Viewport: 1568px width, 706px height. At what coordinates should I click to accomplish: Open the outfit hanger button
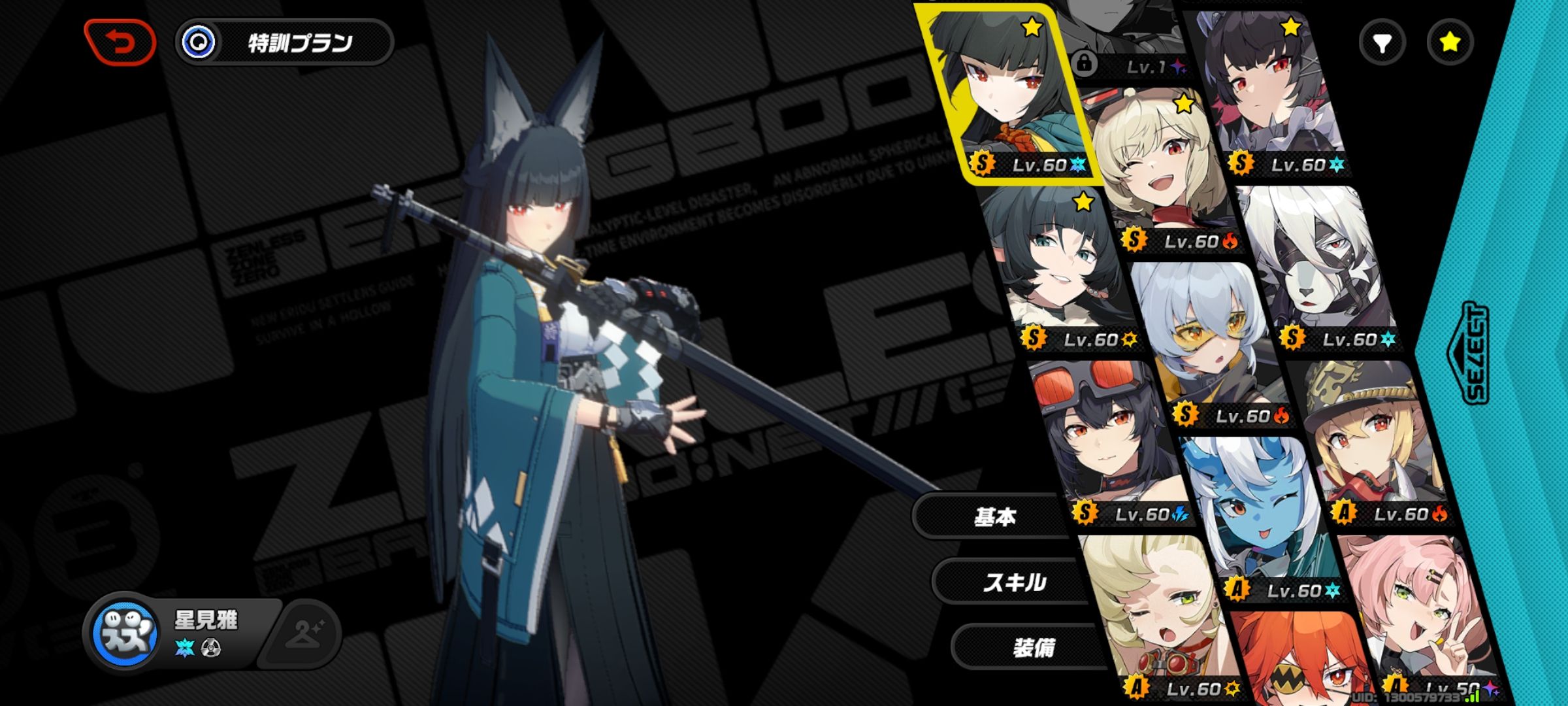click(304, 632)
